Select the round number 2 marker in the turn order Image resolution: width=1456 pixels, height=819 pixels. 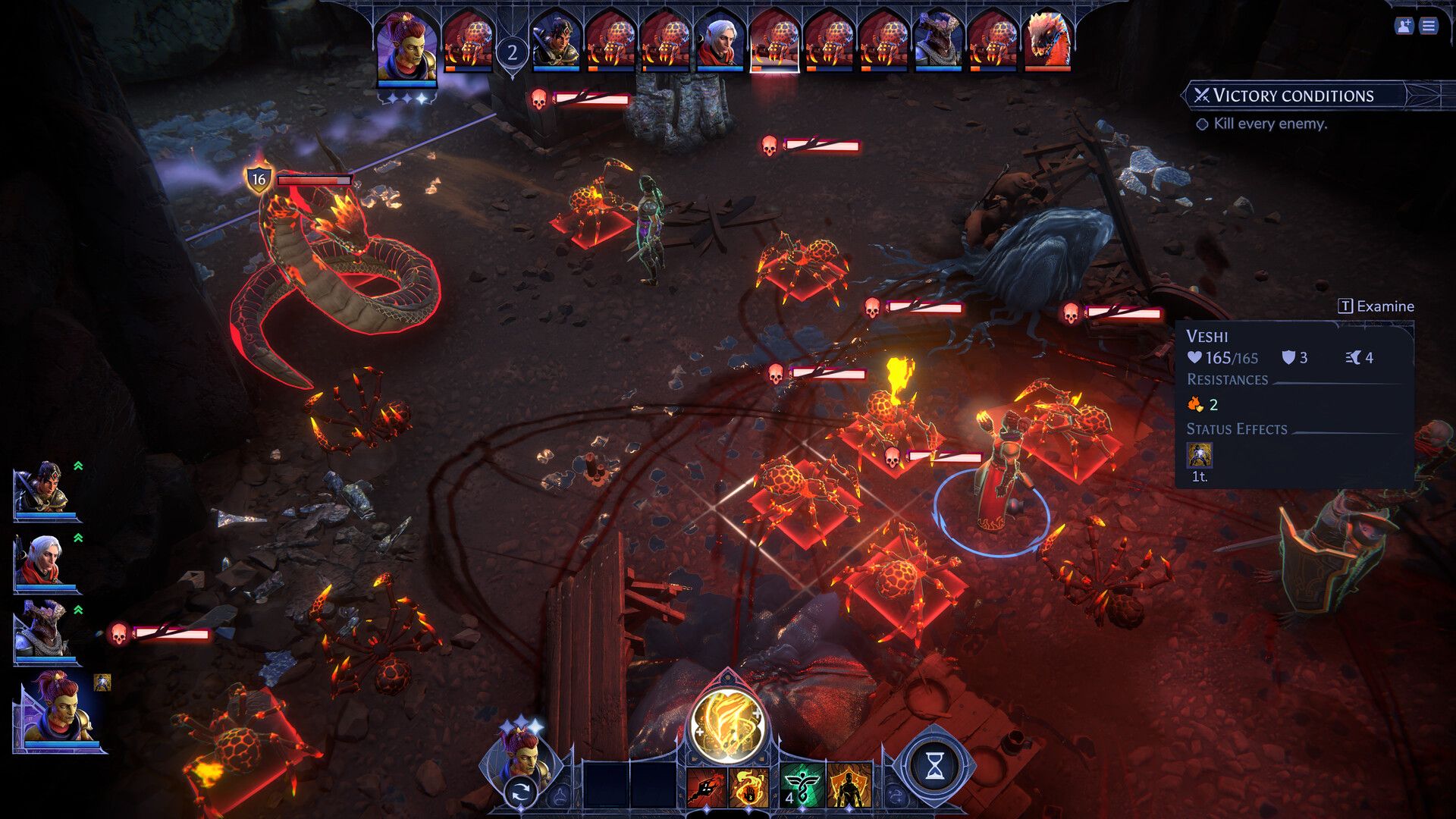coord(512,52)
